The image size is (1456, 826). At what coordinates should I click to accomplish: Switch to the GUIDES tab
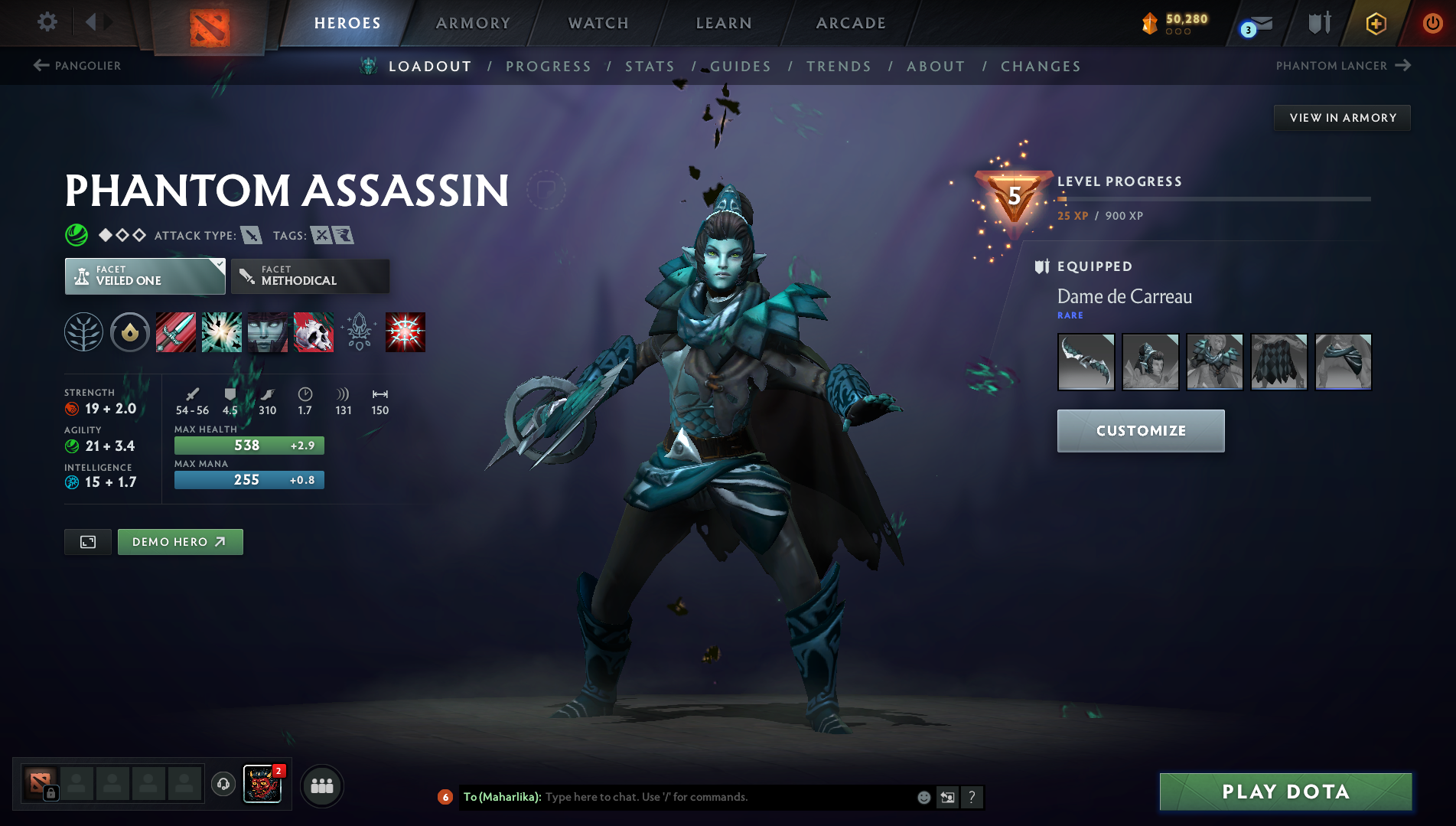point(740,67)
